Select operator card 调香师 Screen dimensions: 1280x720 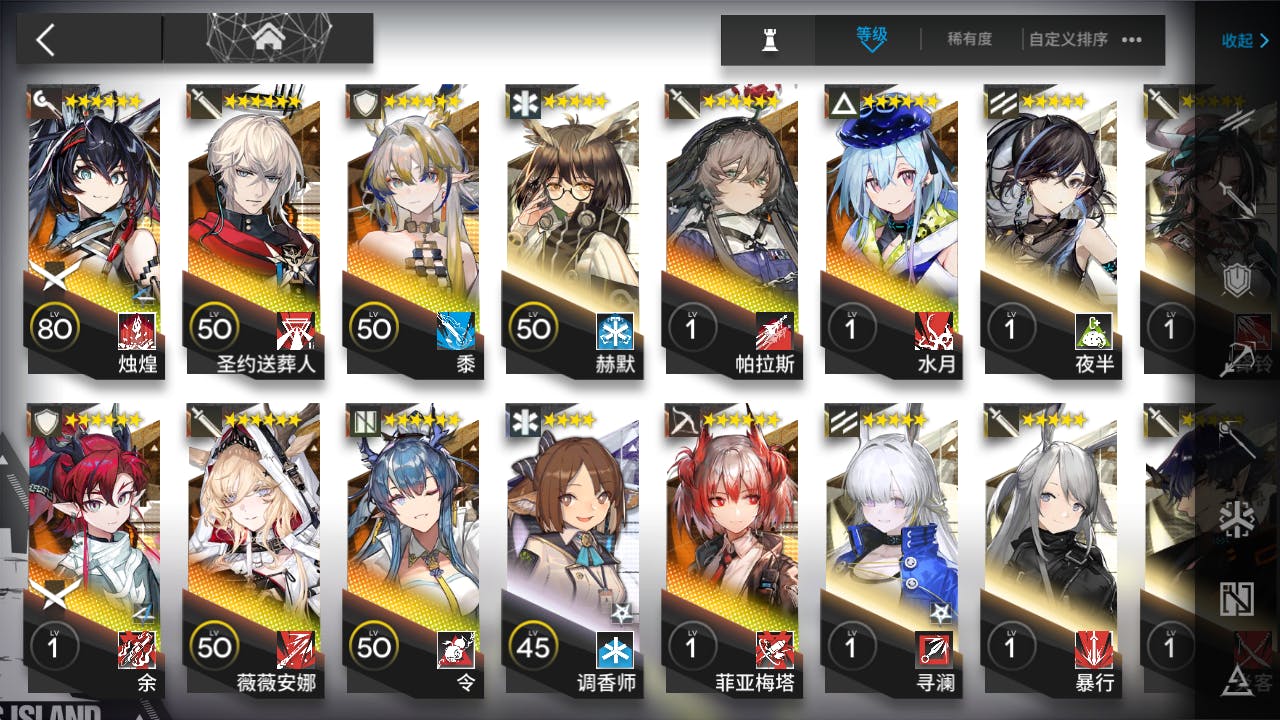coord(573,550)
